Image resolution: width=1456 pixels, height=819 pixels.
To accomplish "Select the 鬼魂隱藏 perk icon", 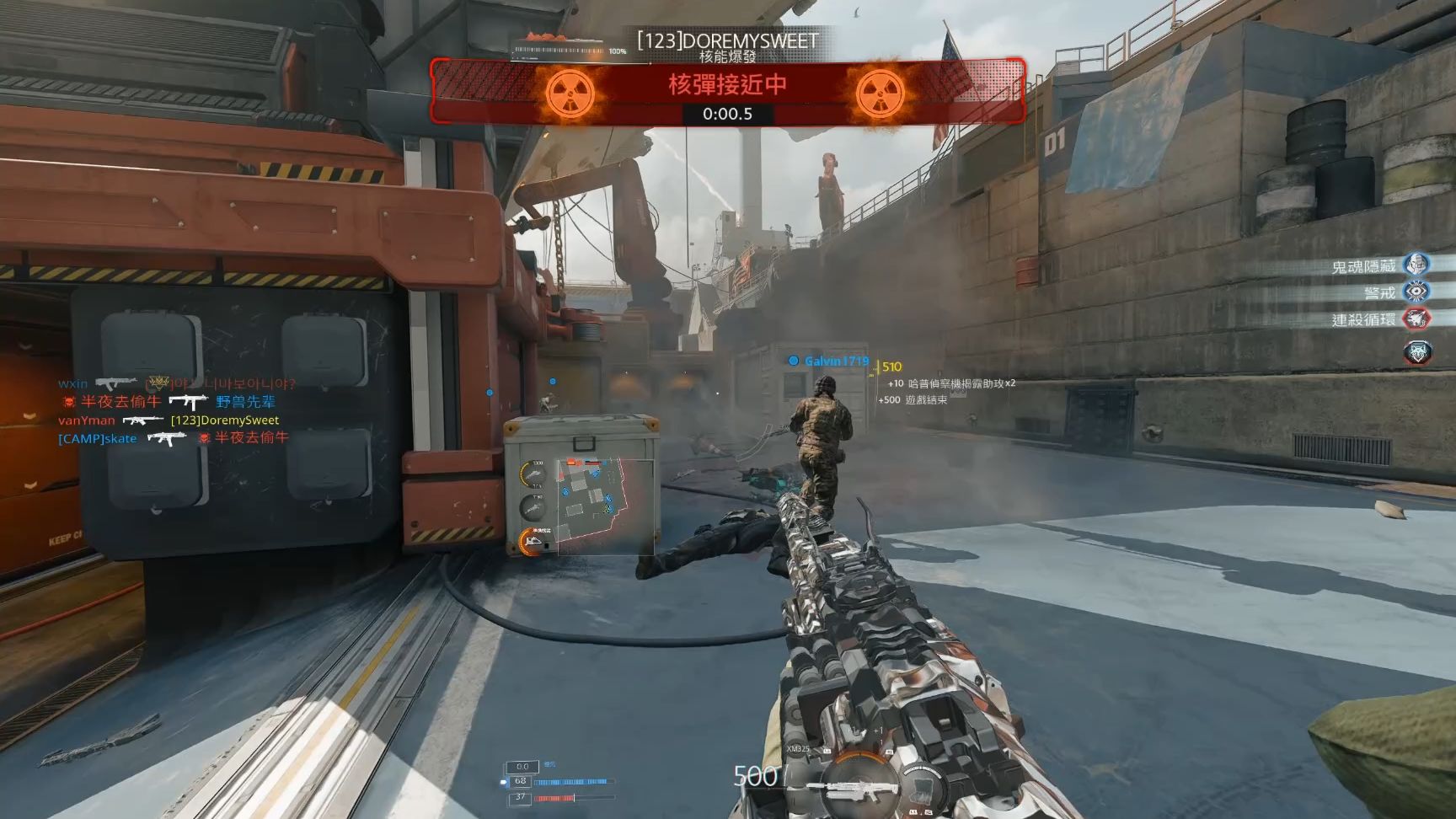I will click(x=1417, y=265).
